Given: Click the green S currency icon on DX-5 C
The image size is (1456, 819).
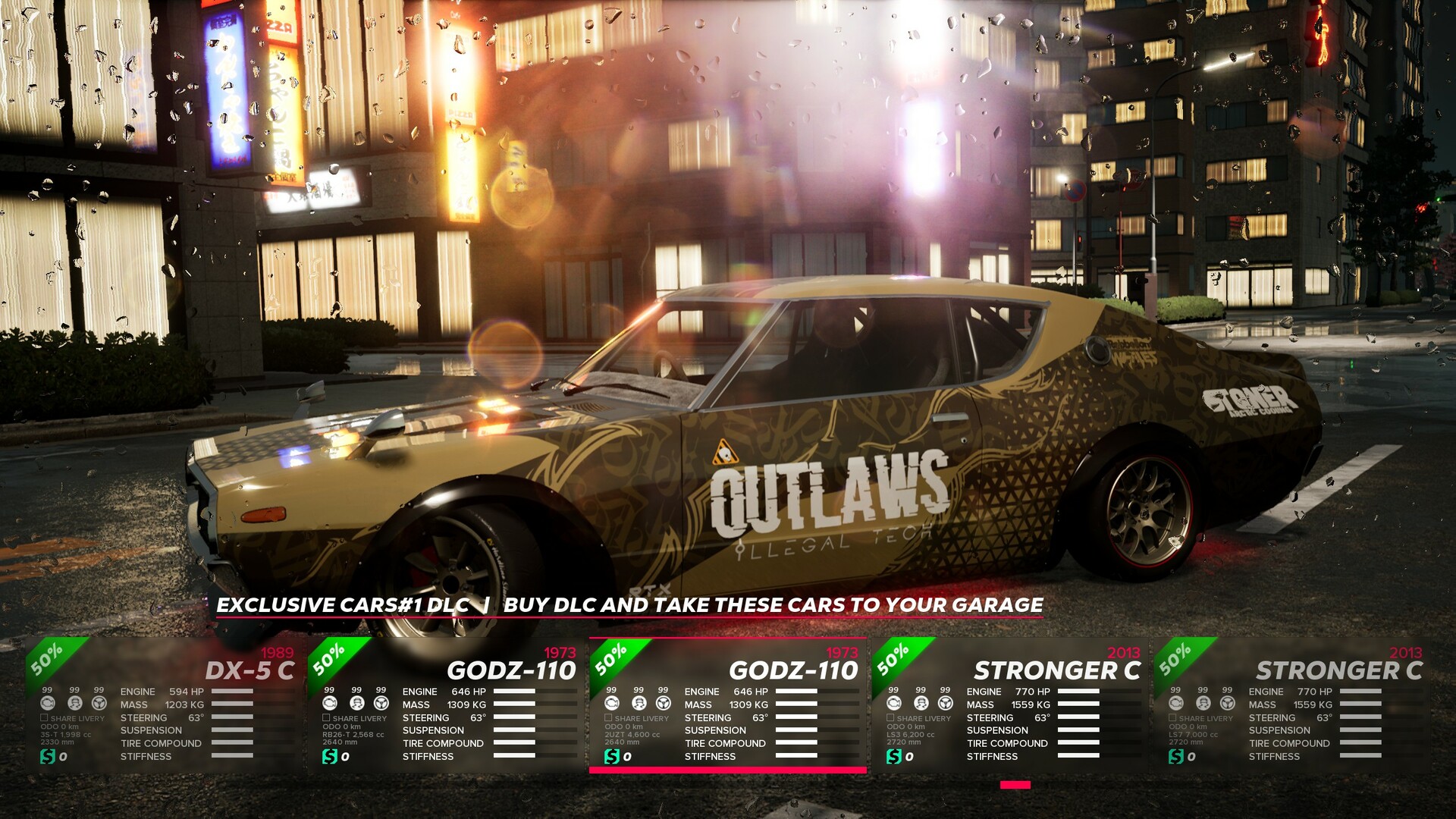Looking at the screenshot, I should [48, 756].
